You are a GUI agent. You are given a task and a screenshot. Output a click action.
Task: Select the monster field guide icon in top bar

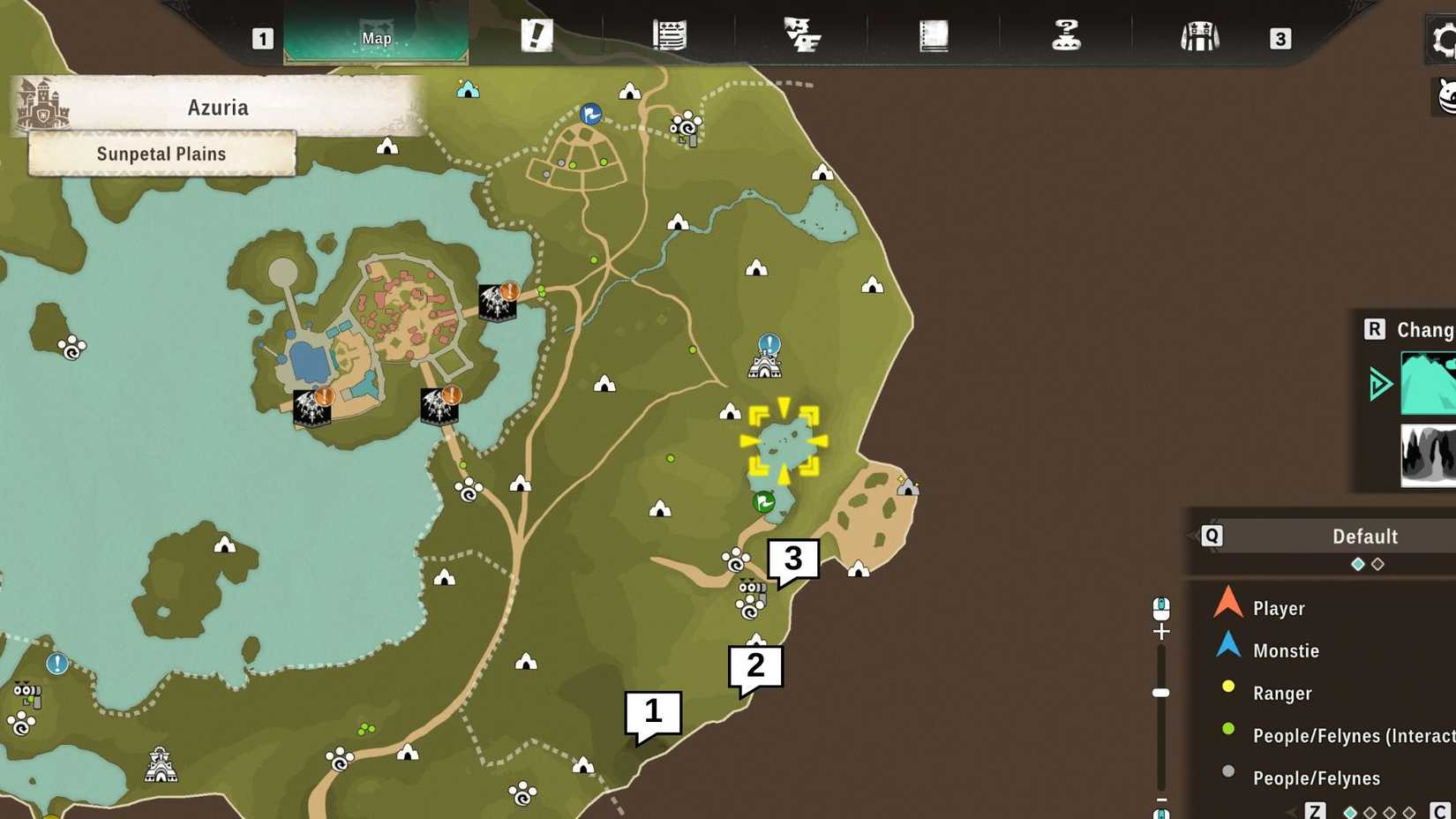click(803, 35)
